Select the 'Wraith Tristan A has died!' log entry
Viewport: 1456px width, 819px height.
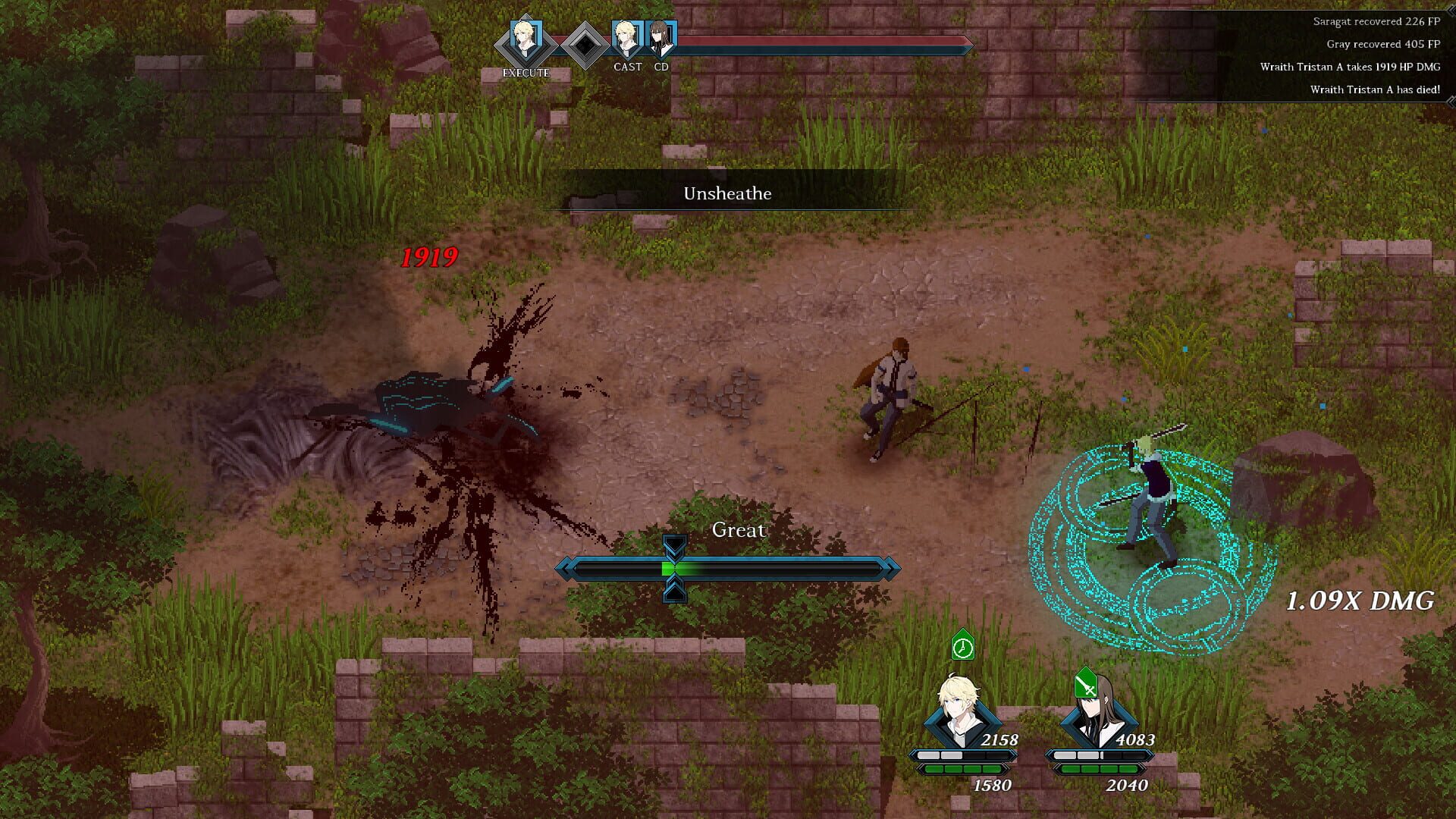[1374, 89]
